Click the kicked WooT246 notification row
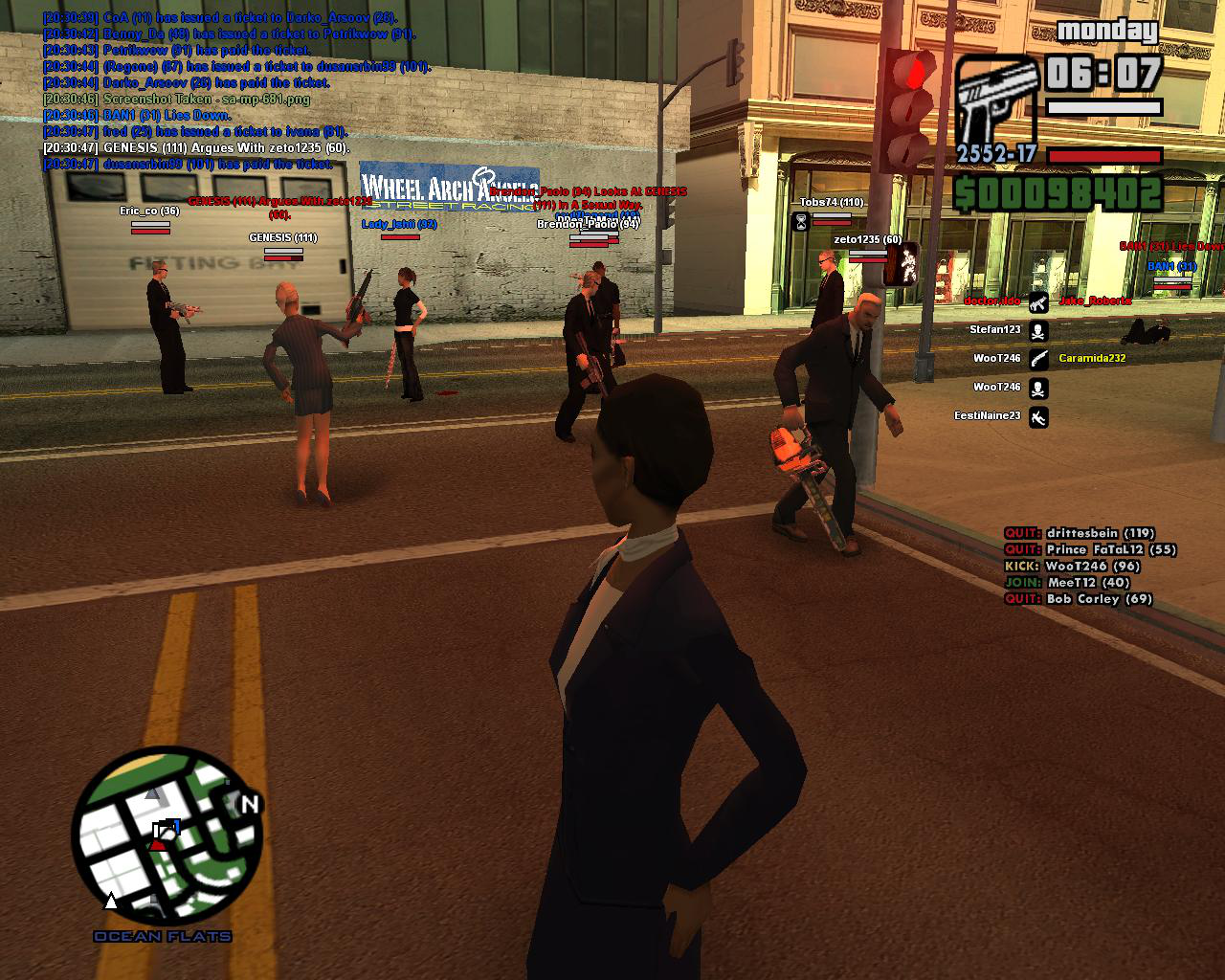This screenshot has height=980, width=1225. 1072,567
